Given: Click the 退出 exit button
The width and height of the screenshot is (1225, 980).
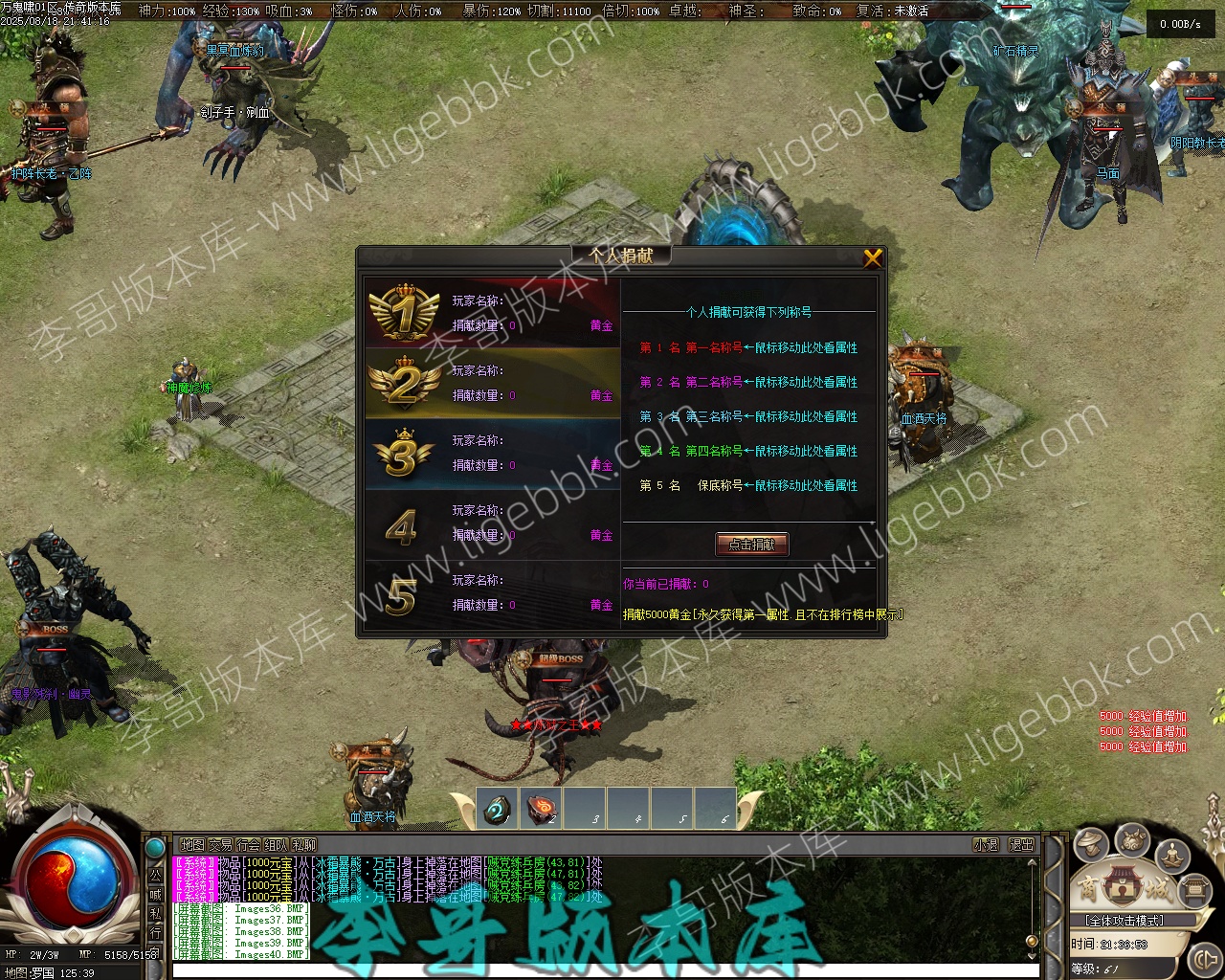Looking at the screenshot, I should (1022, 845).
